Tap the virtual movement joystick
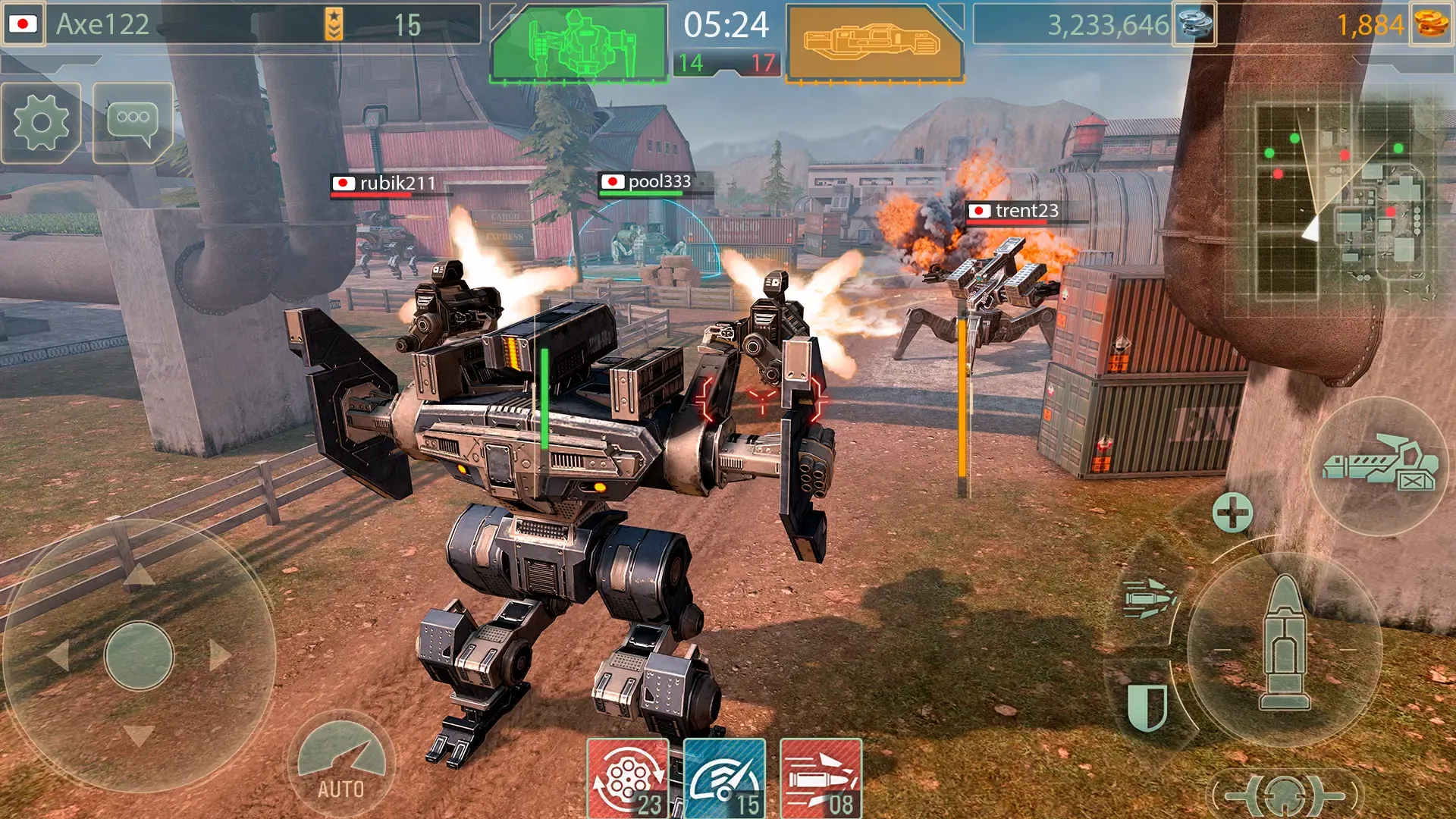1456x819 pixels. [x=139, y=655]
